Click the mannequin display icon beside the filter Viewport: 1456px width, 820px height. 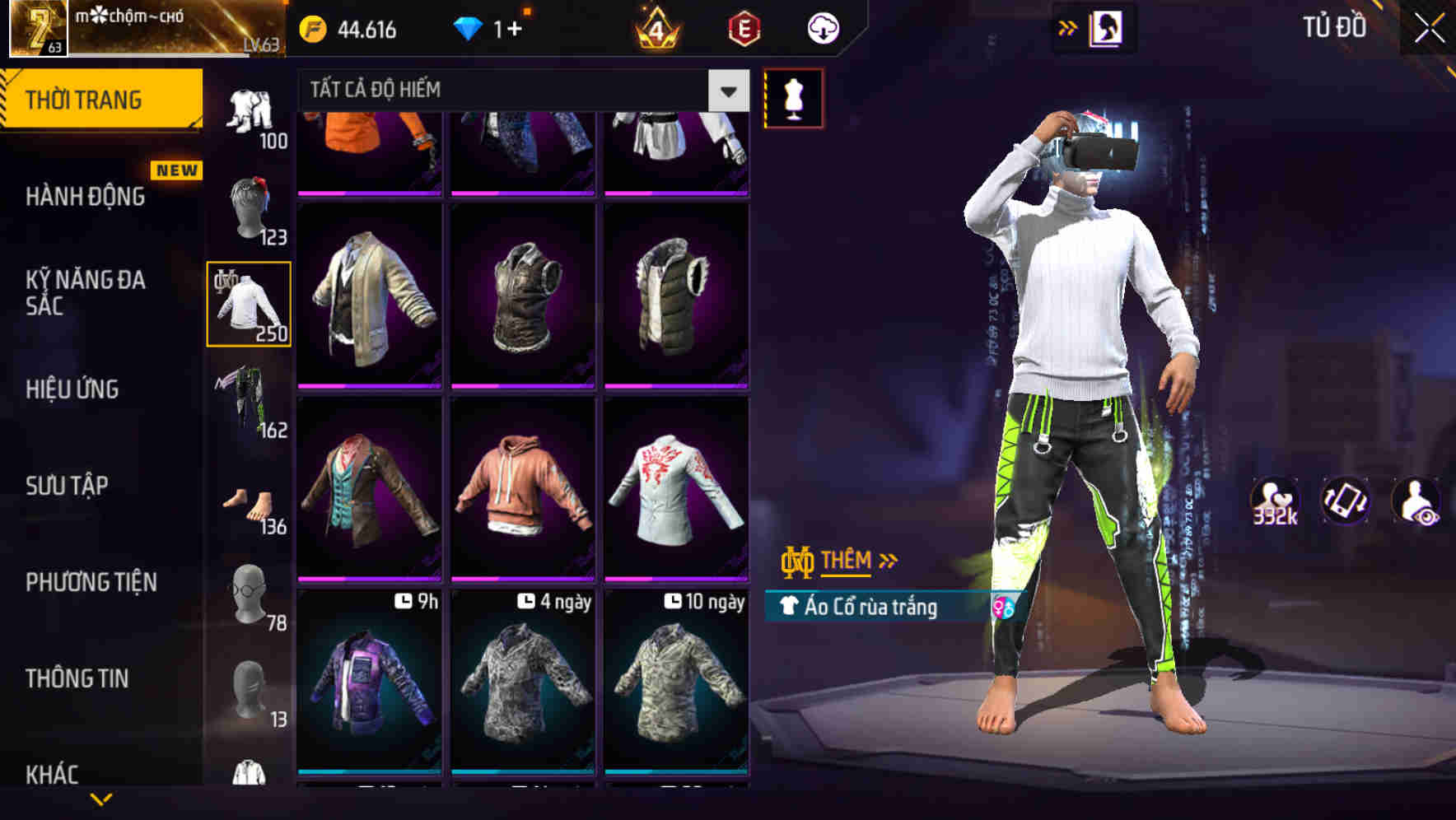coord(793,97)
